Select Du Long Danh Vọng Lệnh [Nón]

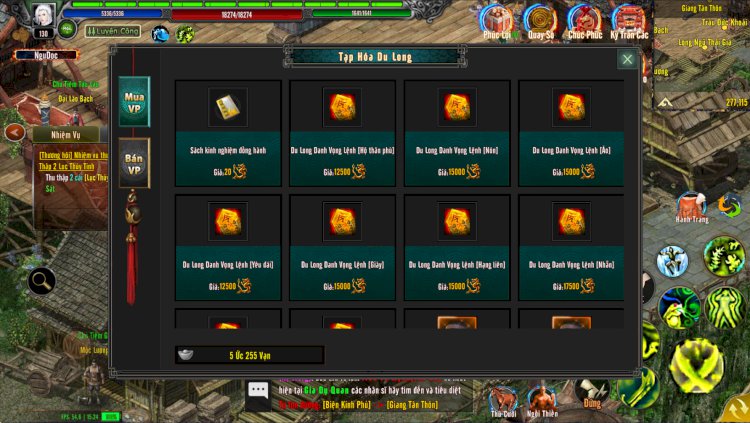point(457,132)
